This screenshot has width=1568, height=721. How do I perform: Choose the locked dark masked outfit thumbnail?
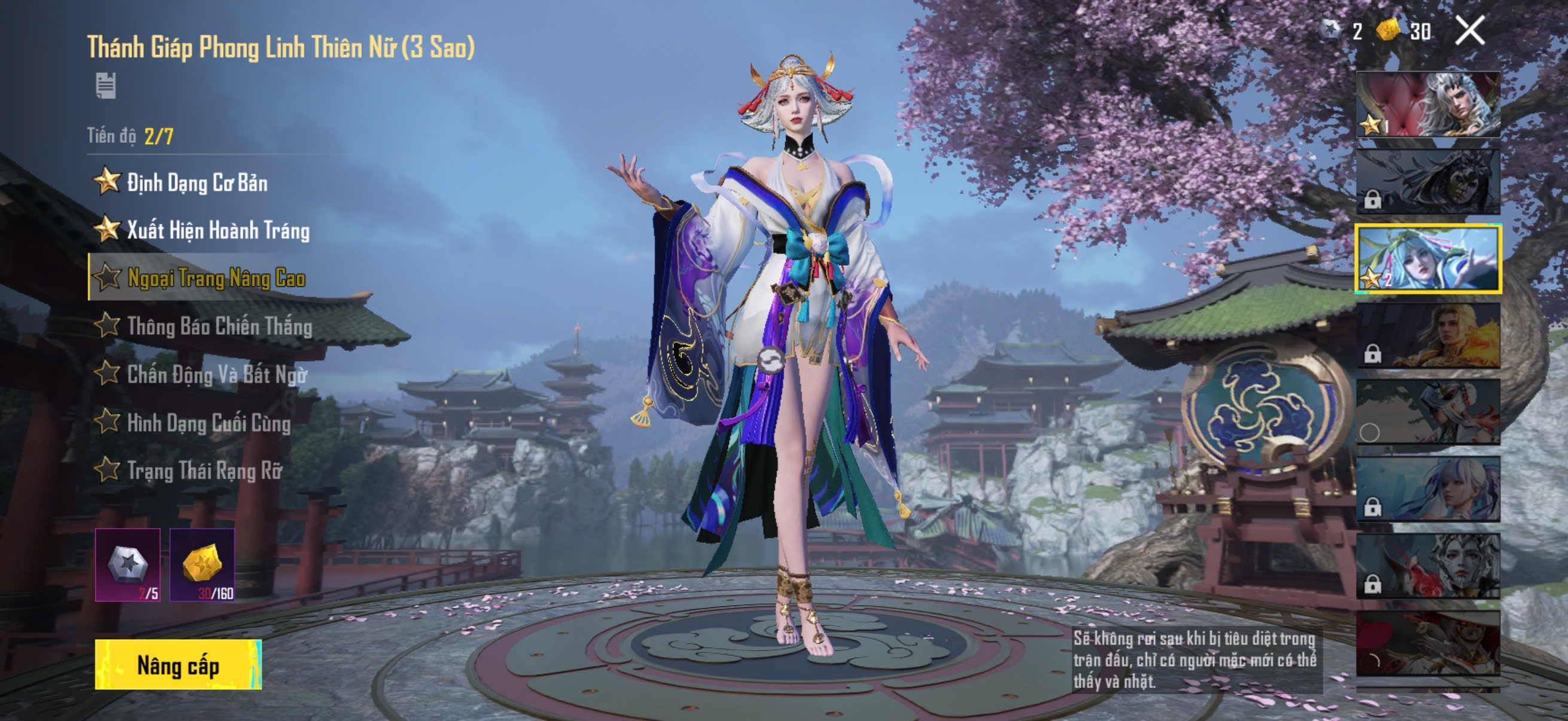[1428, 181]
